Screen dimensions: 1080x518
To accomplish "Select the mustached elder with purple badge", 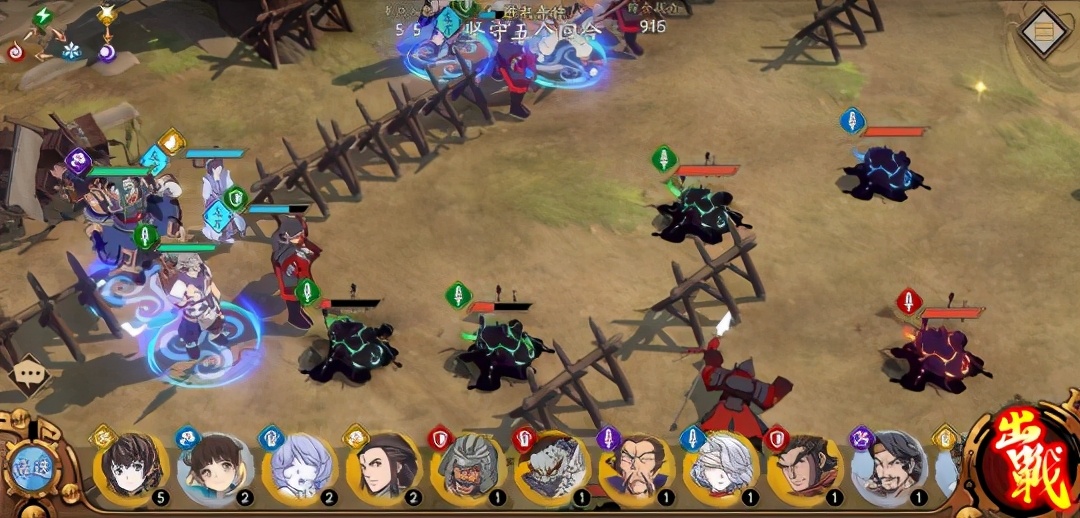I will tap(636, 468).
